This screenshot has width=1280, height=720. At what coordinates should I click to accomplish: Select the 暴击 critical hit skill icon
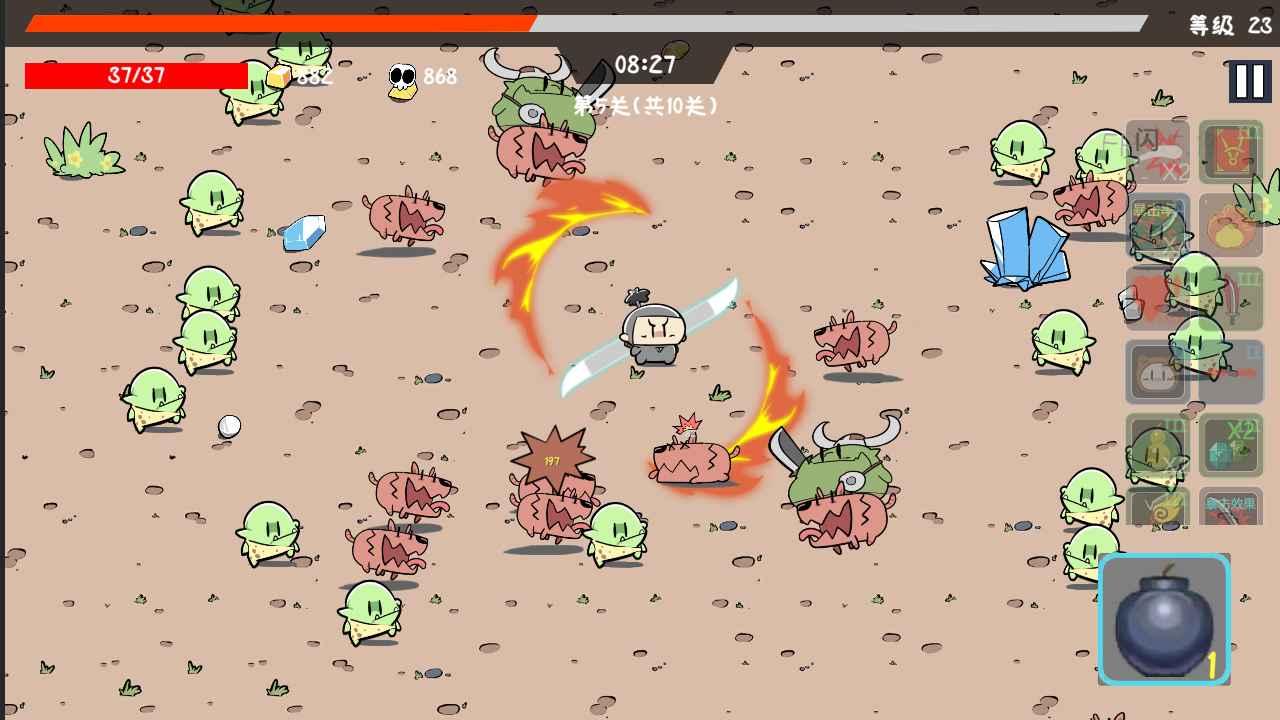(x=1155, y=227)
